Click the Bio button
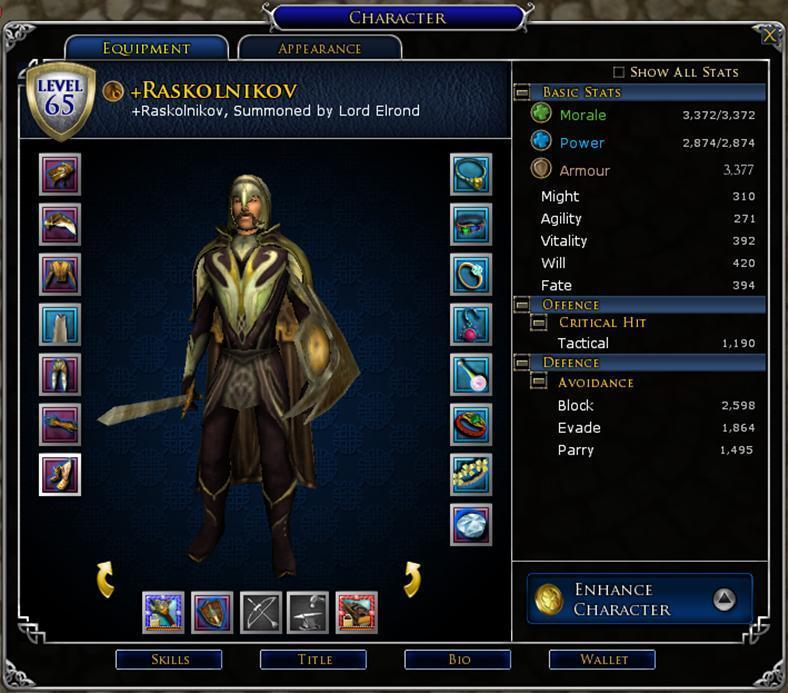 pos(458,659)
